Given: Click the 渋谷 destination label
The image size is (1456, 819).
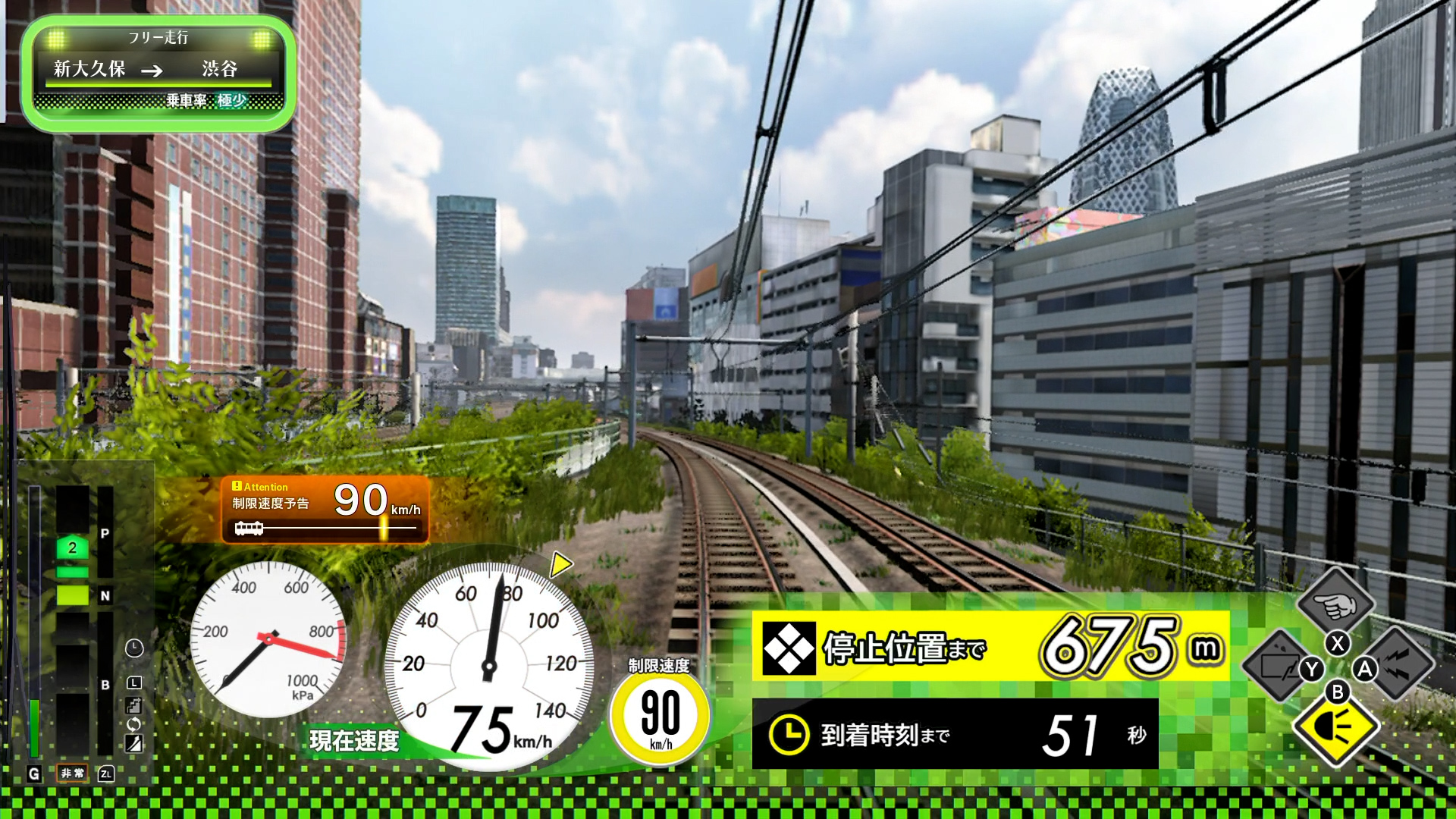Looking at the screenshot, I should [221, 69].
